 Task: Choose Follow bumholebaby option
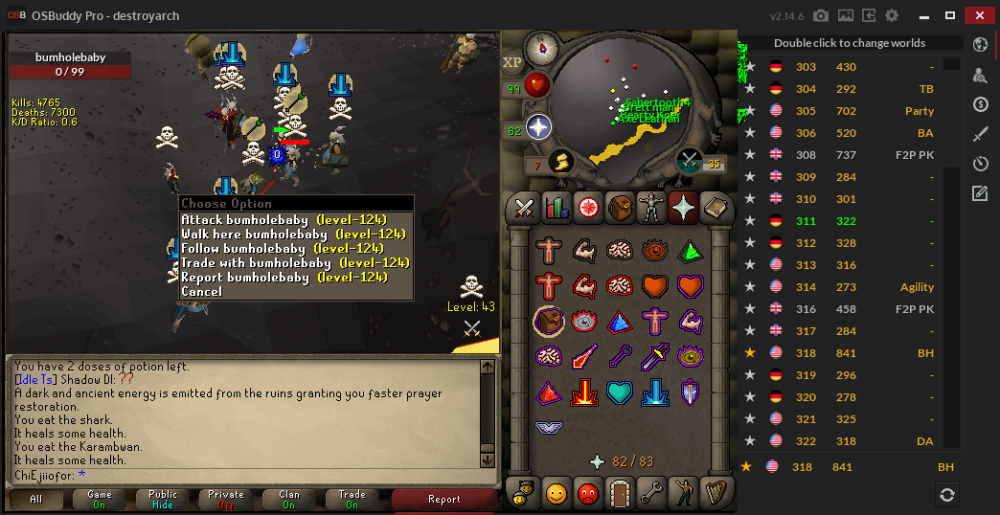point(282,248)
